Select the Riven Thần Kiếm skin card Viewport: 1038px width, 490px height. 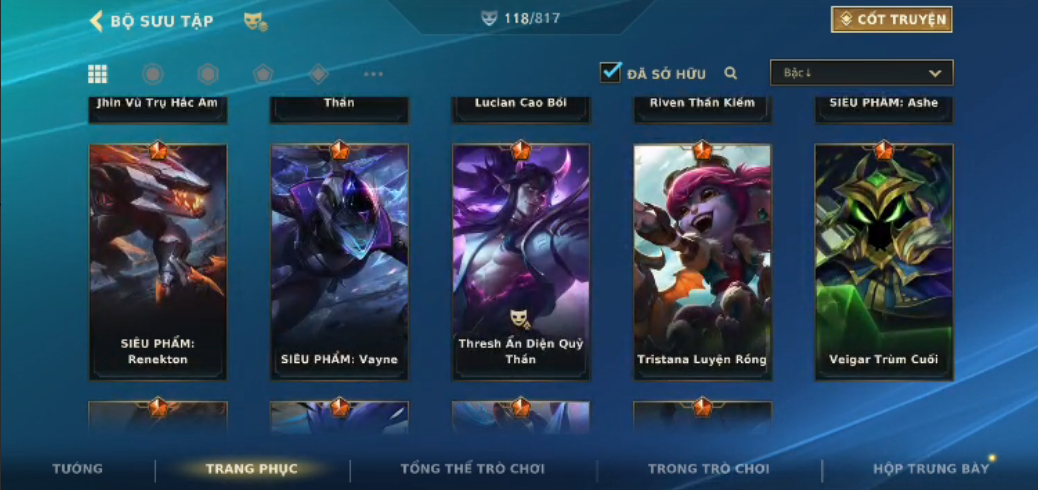coord(702,108)
